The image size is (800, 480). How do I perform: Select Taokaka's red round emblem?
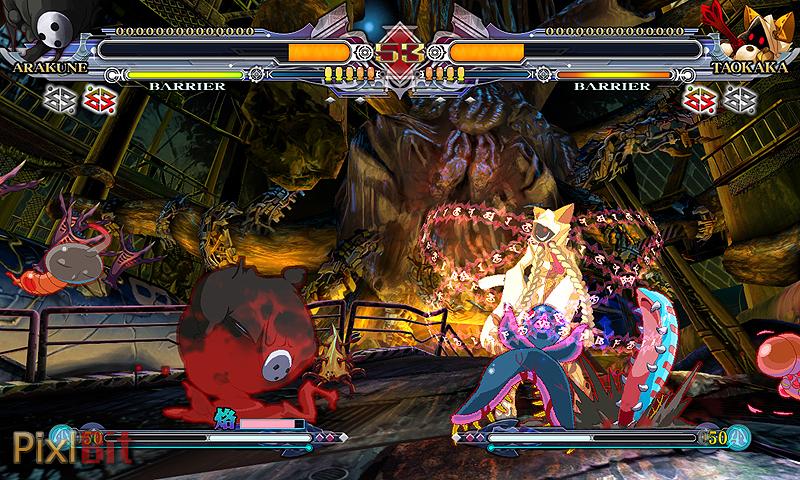click(x=700, y=98)
